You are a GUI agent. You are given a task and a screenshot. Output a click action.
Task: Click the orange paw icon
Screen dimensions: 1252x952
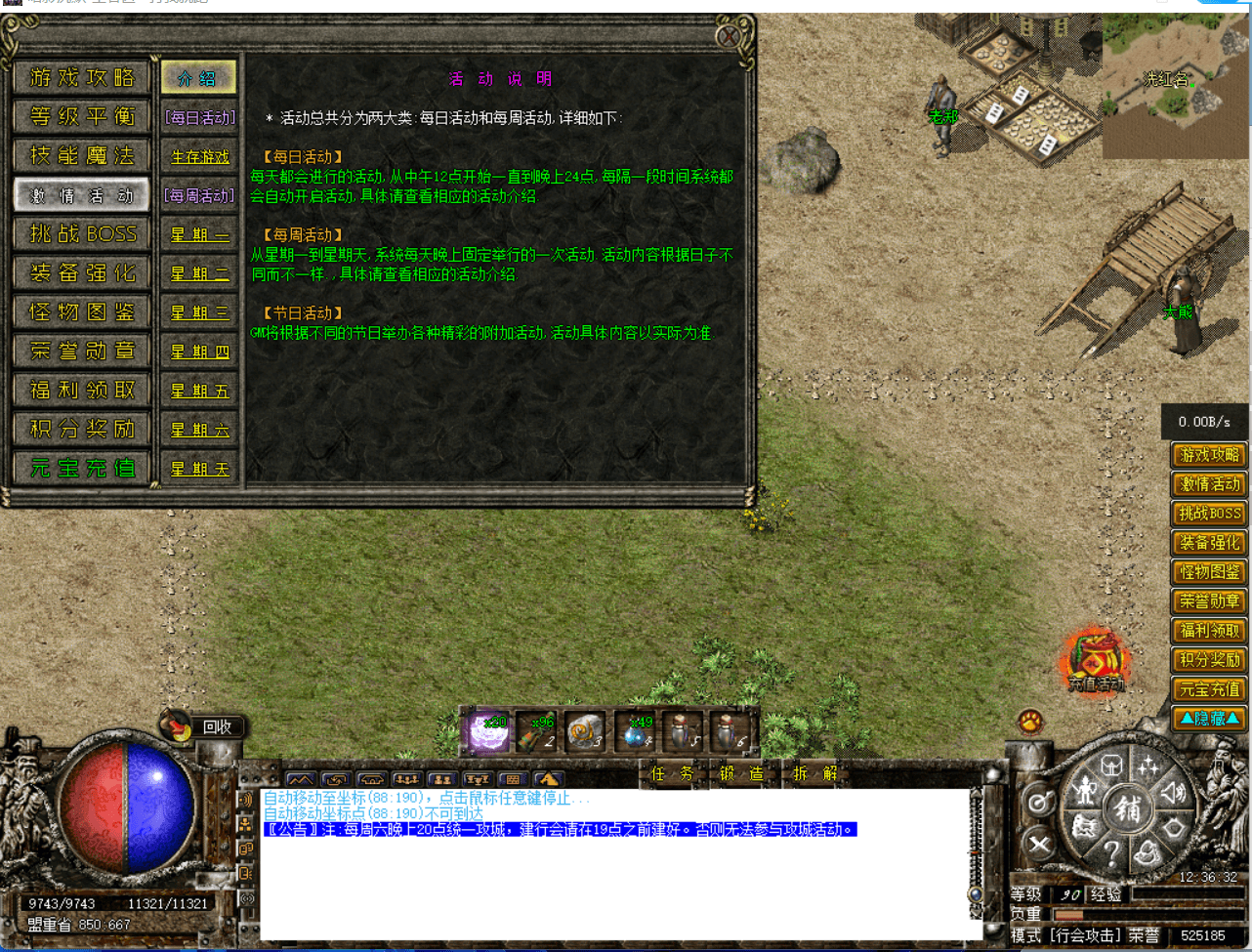point(1030,722)
